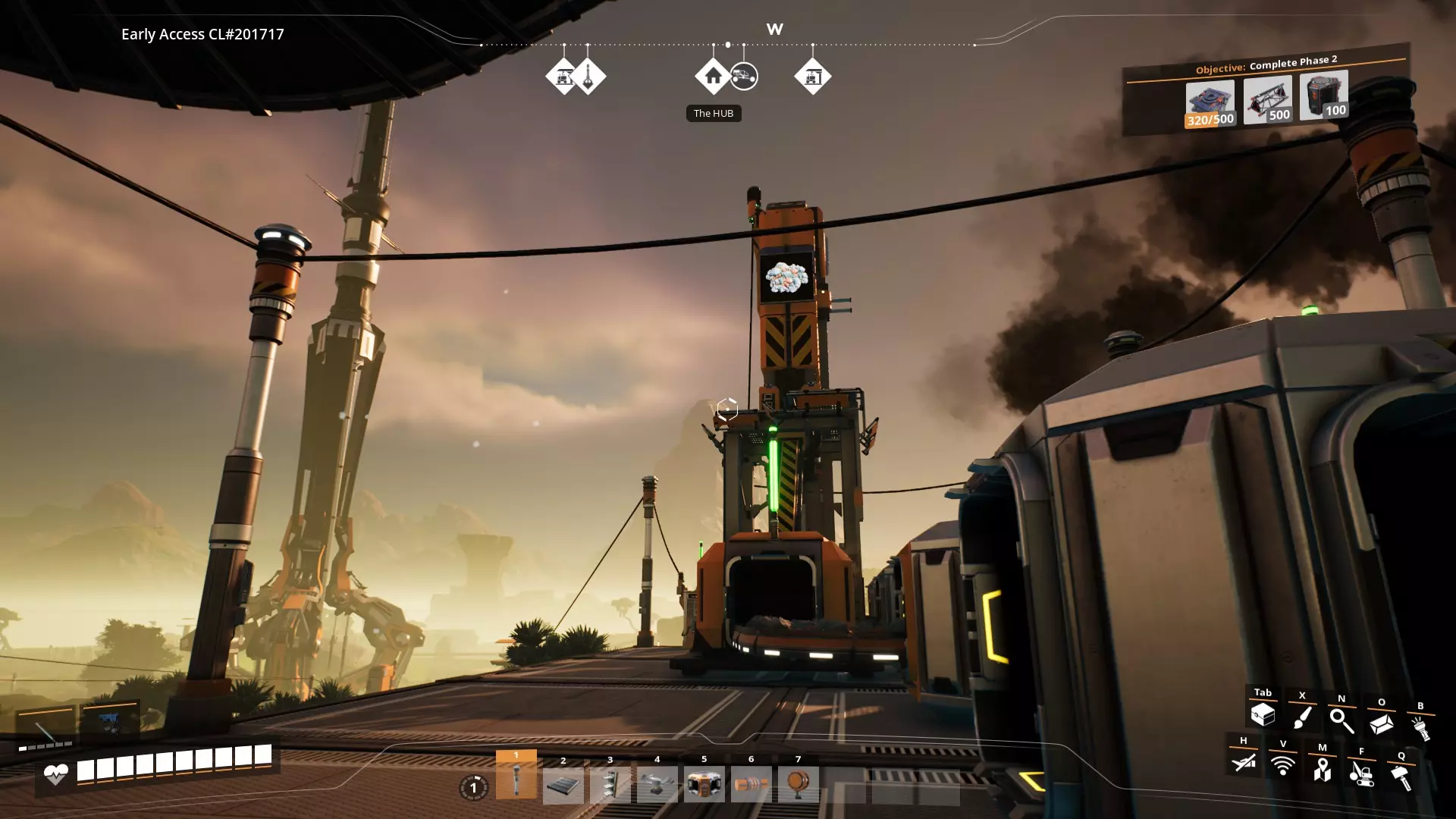Open the magnifying glass search icon
The height and width of the screenshot is (819, 1456).
1341,720
